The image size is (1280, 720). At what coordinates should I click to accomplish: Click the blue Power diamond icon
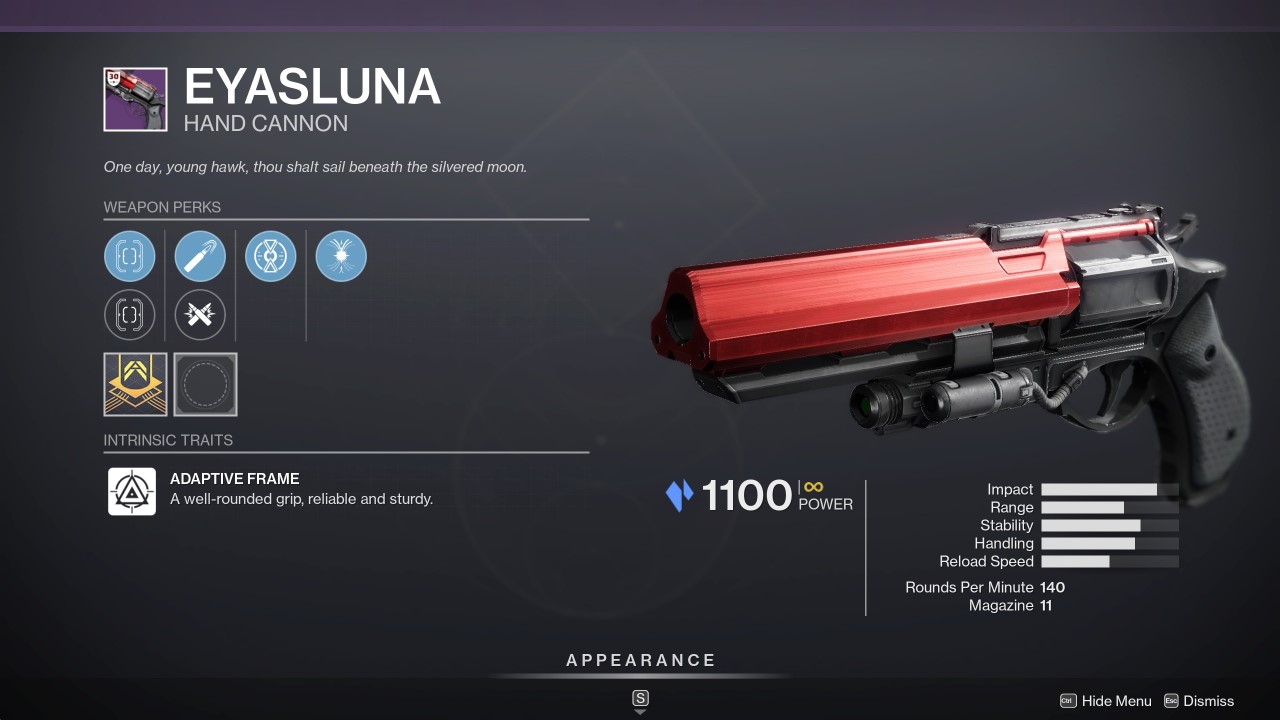pyautogui.click(x=679, y=495)
